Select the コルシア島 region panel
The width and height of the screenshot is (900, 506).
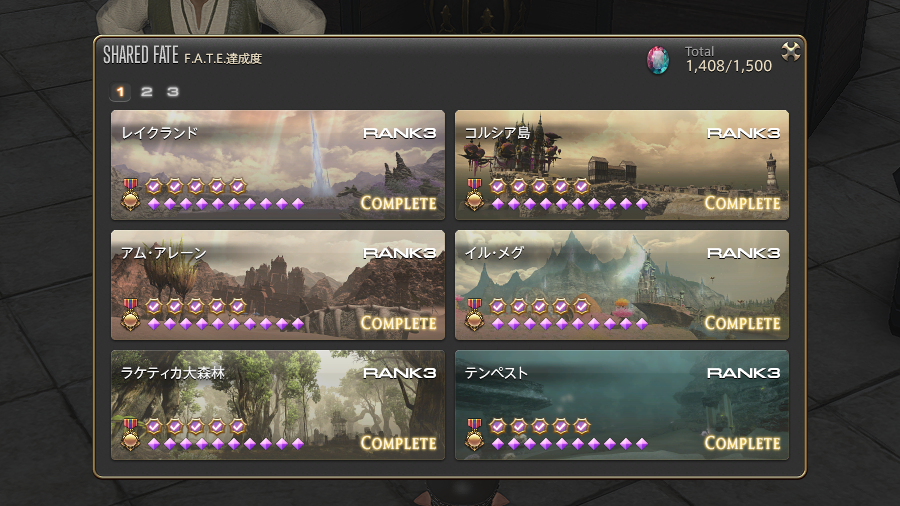(621, 165)
